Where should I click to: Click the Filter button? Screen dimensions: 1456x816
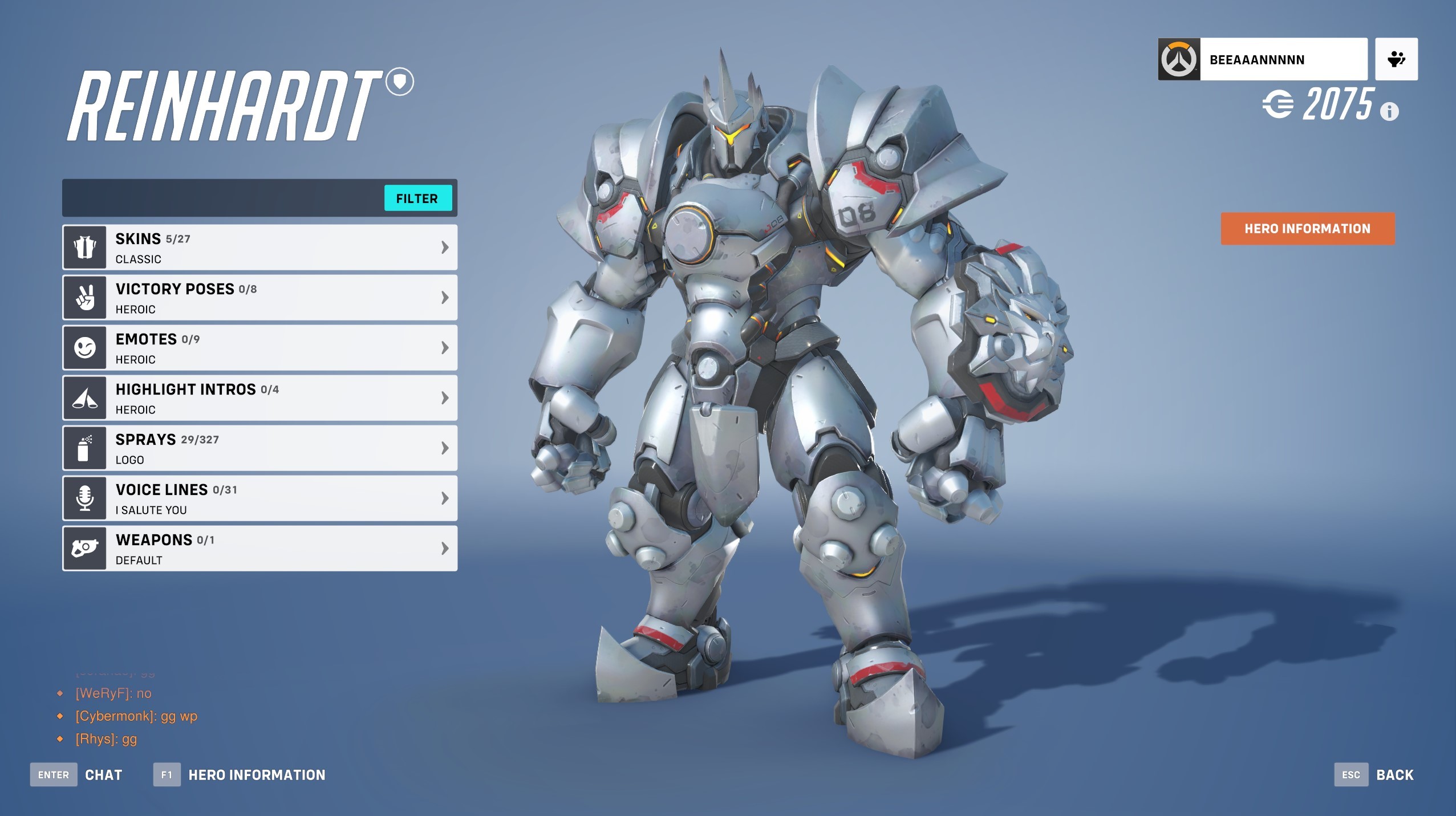418,198
